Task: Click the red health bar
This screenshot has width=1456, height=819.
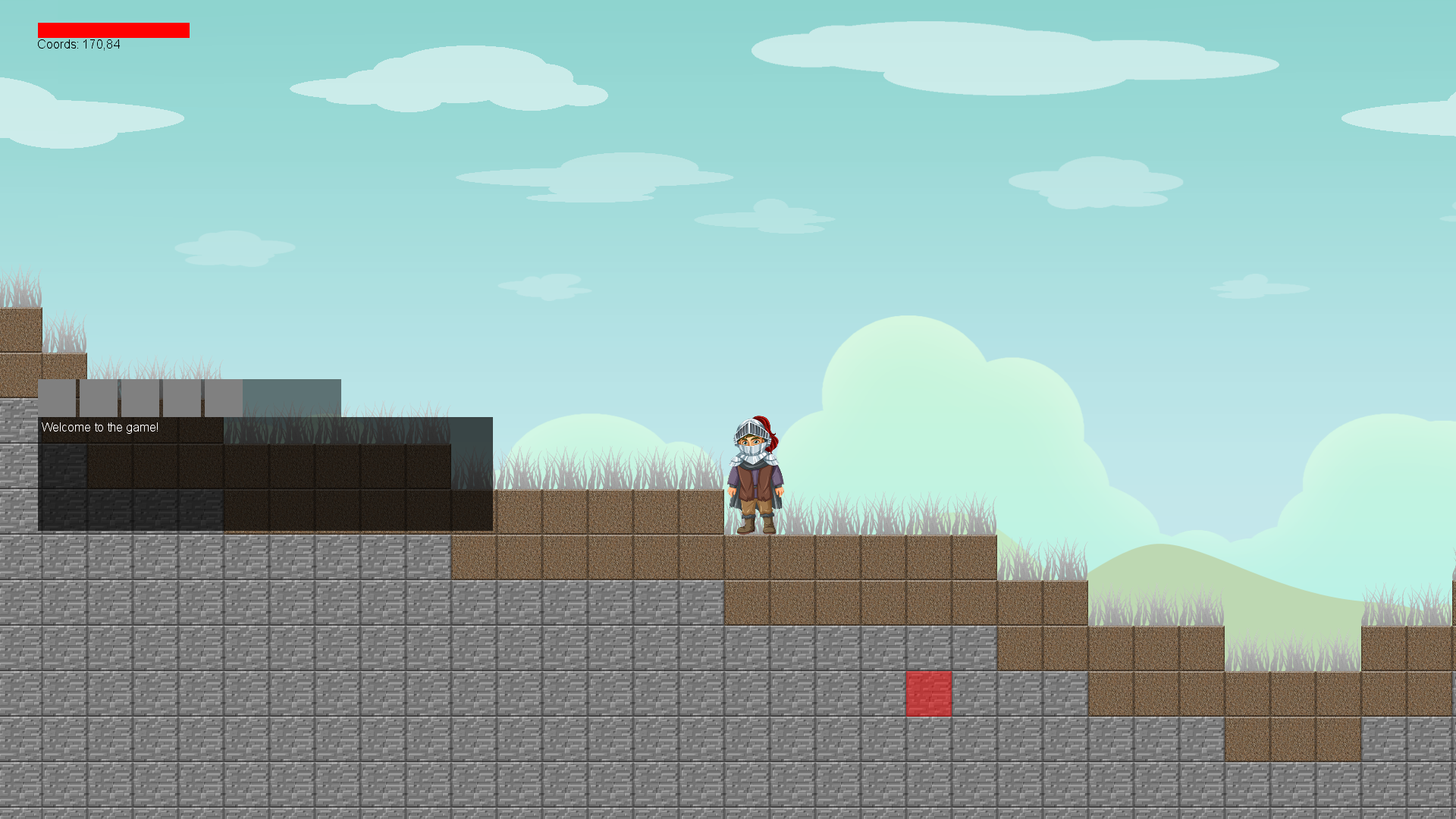Action: pyautogui.click(x=114, y=30)
